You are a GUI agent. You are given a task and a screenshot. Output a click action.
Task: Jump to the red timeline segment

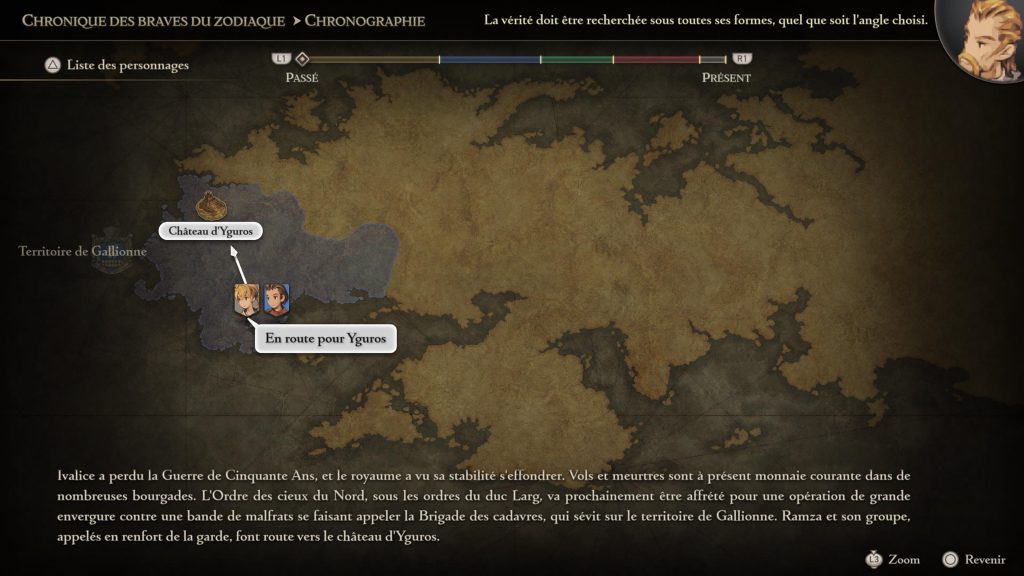(655, 60)
